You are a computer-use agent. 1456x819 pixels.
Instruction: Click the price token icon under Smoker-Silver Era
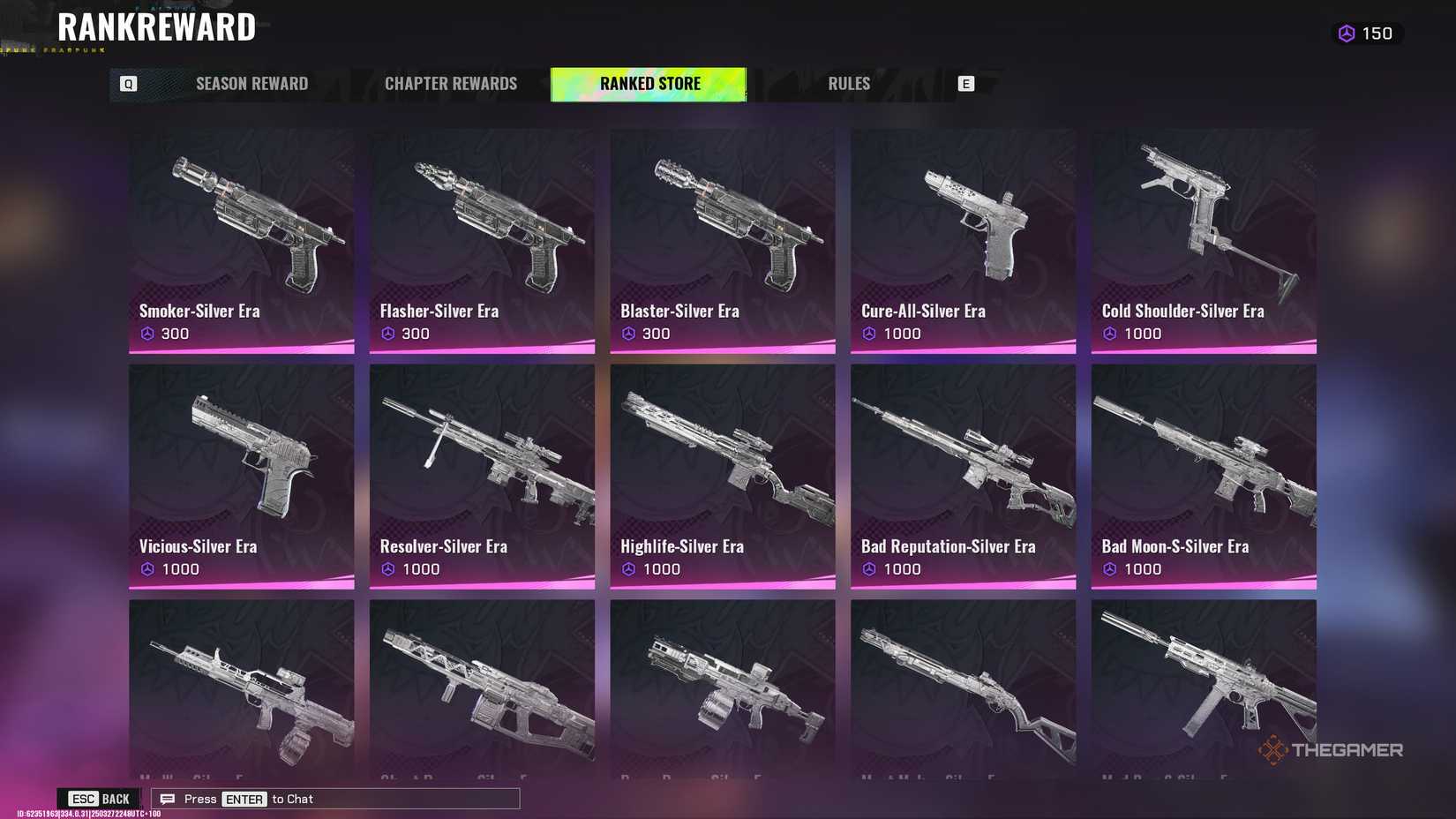[x=146, y=334]
